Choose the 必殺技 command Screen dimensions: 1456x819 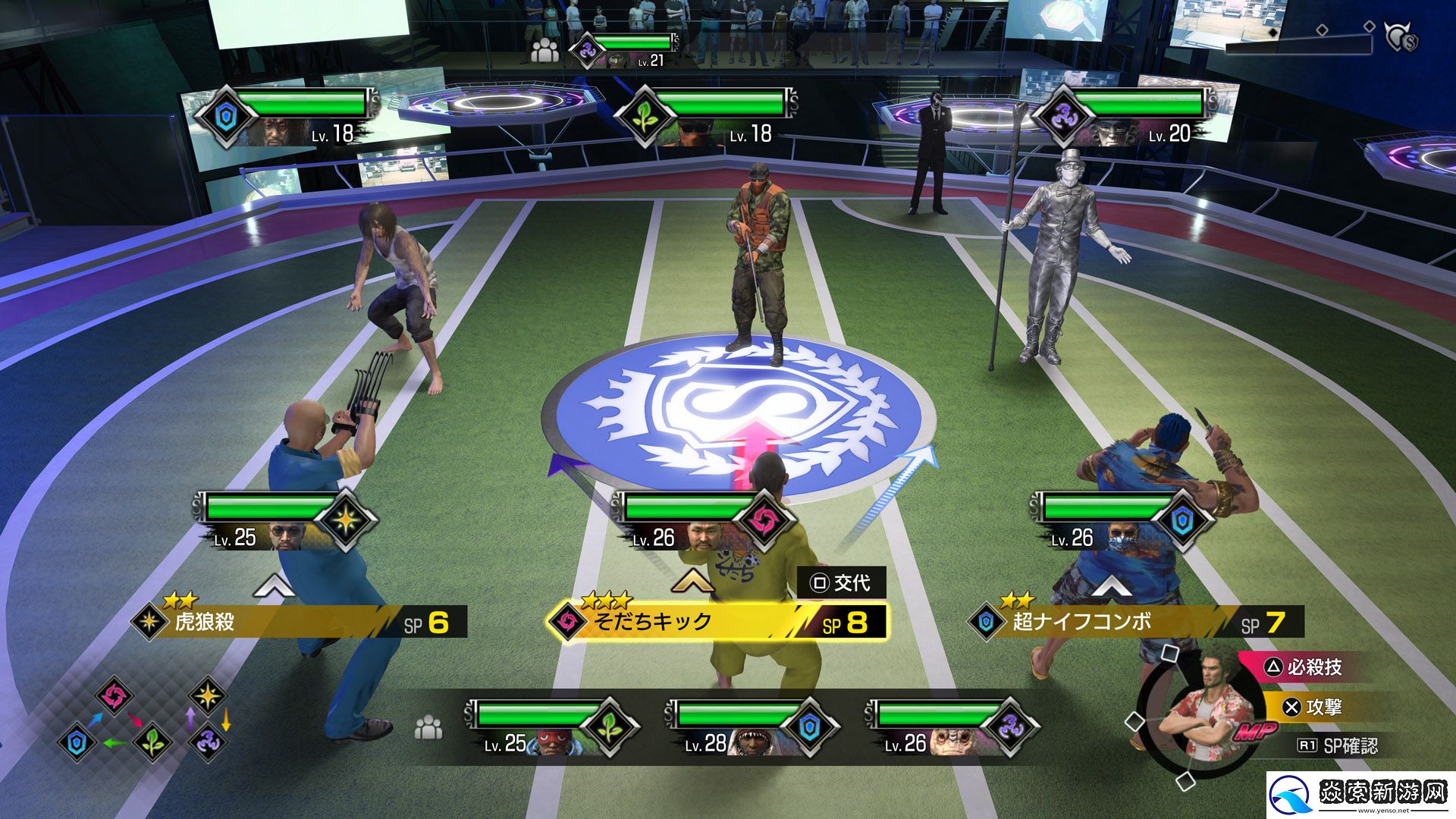1313,667
